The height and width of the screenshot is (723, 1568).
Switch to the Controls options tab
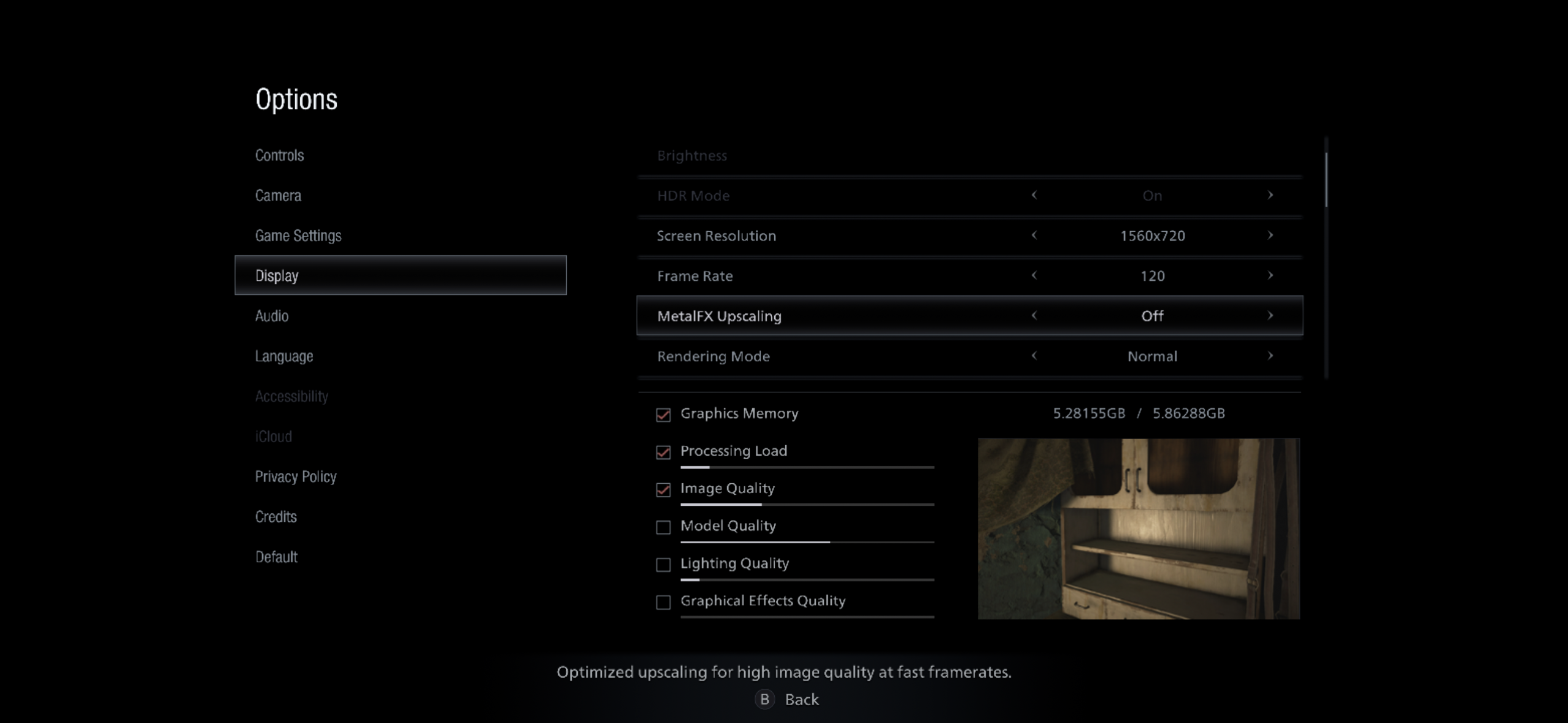280,155
